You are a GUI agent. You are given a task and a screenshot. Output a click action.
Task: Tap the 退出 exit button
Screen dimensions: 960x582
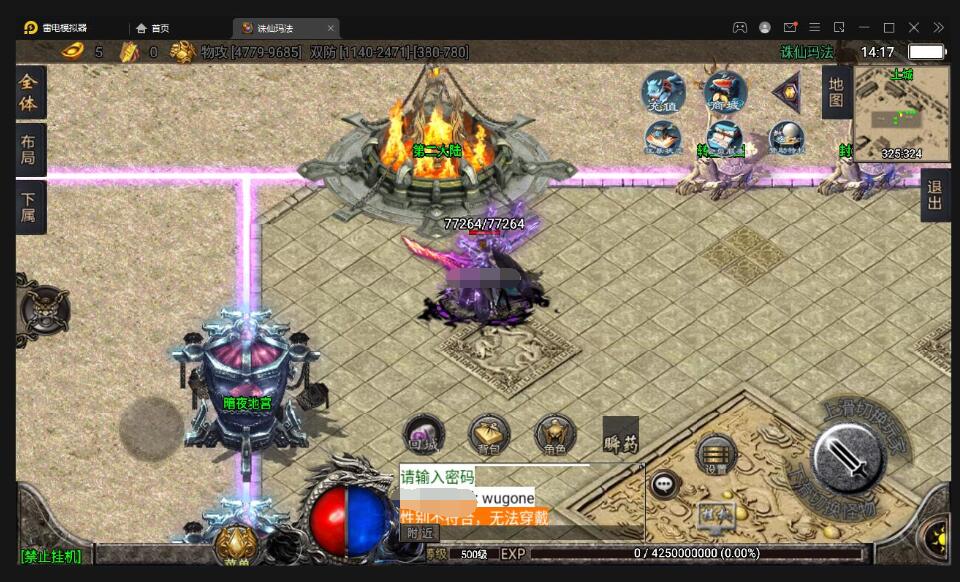935,195
